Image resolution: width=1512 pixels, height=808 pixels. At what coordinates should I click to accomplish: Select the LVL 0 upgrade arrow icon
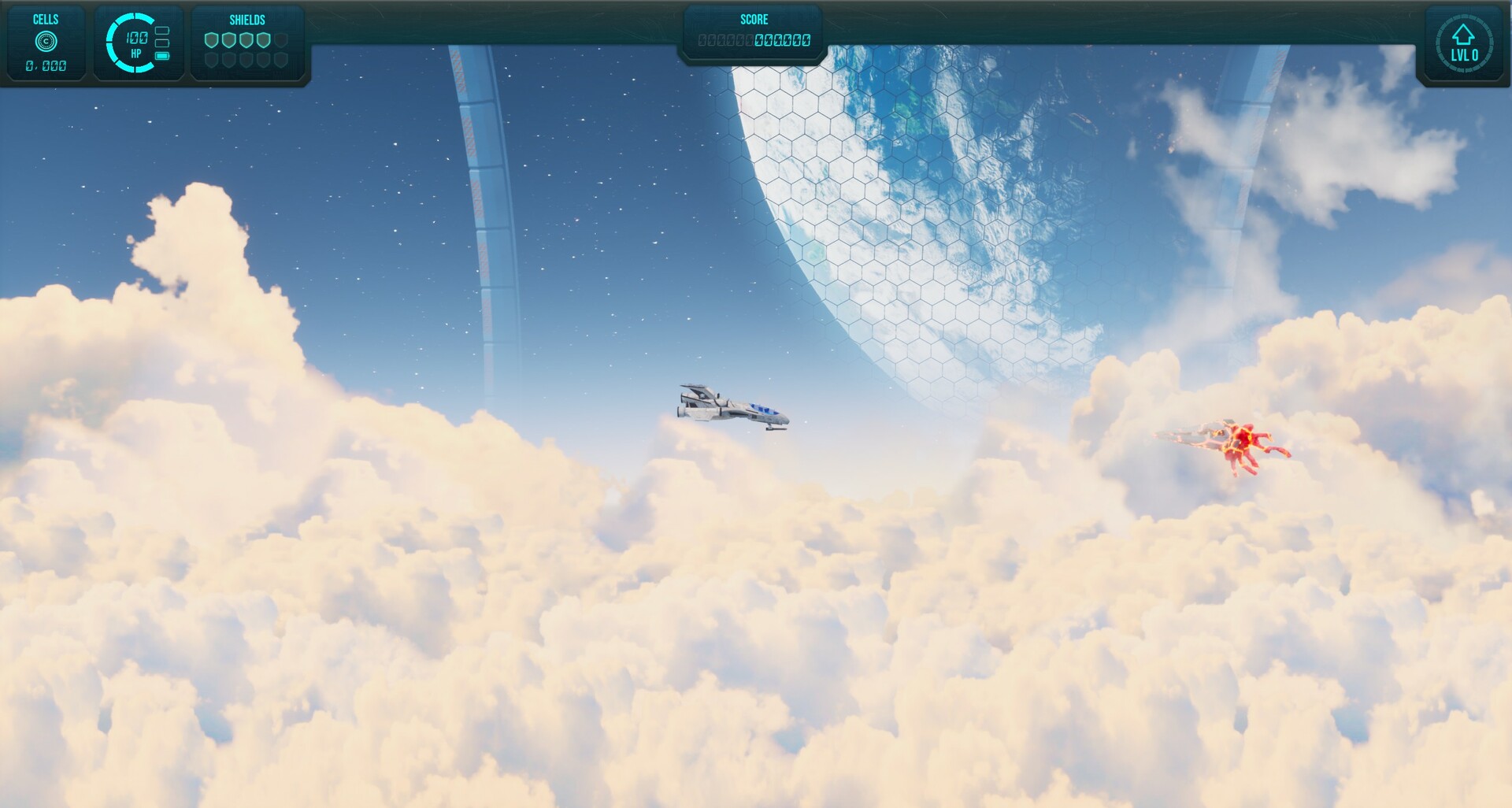pos(1464,33)
